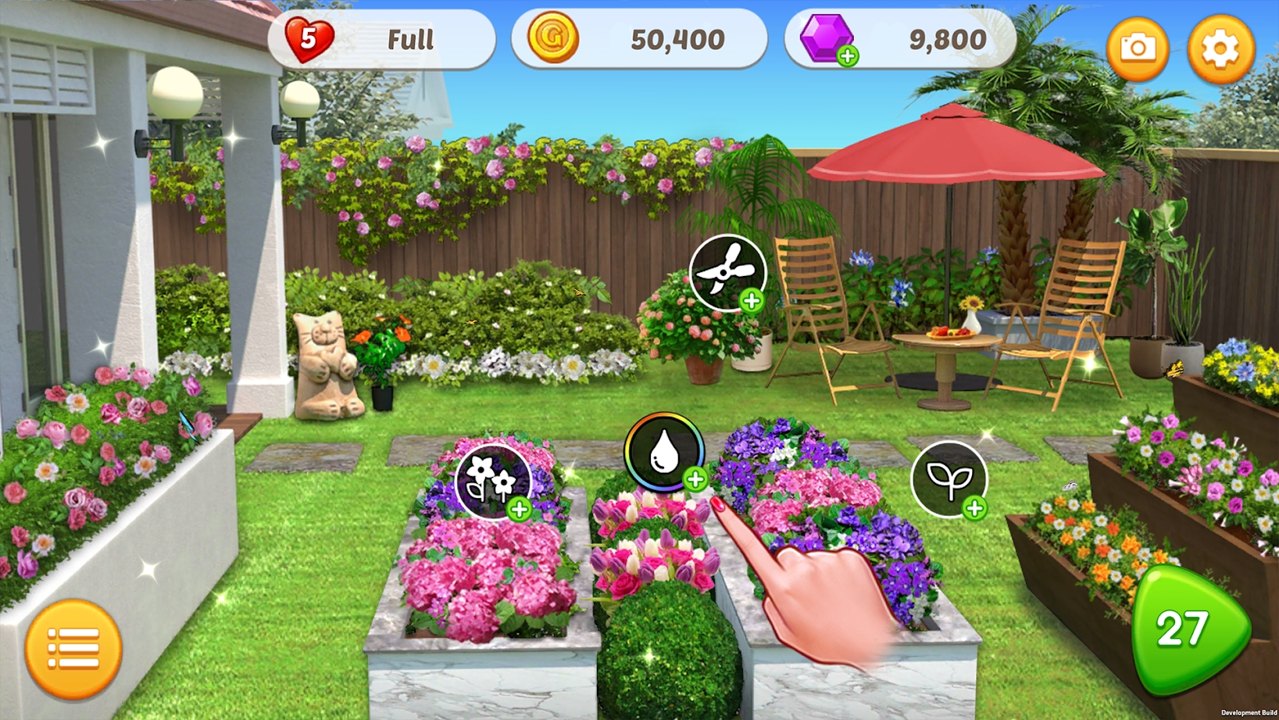The width and height of the screenshot is (1279, 720).
Task: Tap the water droplet watering task
Action: [x=663, y=452]
